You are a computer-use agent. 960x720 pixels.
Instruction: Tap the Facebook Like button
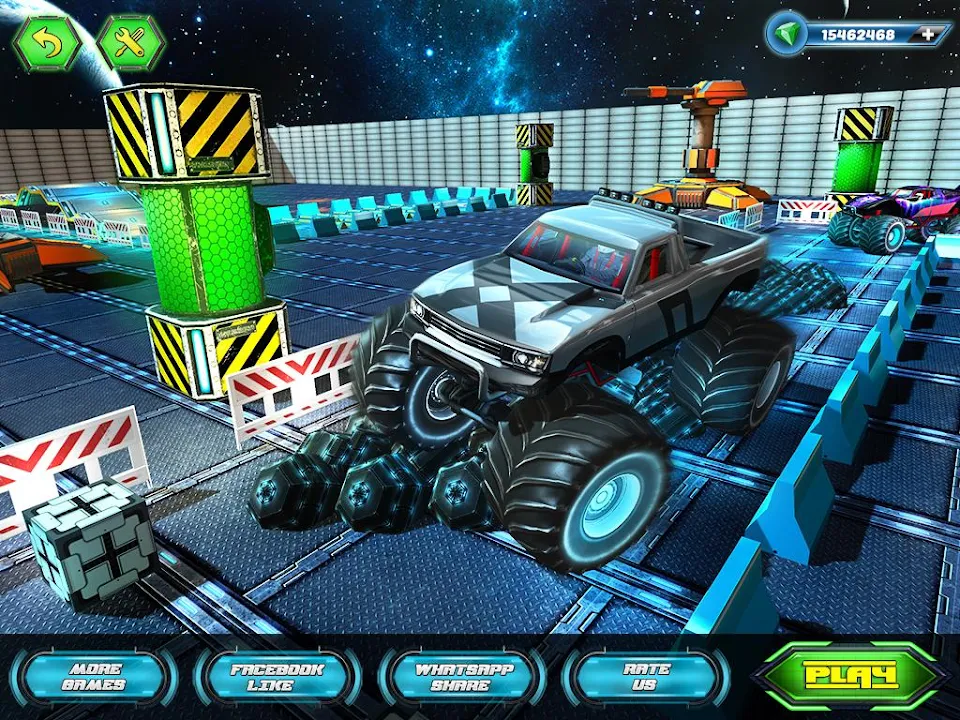point(277,677)
